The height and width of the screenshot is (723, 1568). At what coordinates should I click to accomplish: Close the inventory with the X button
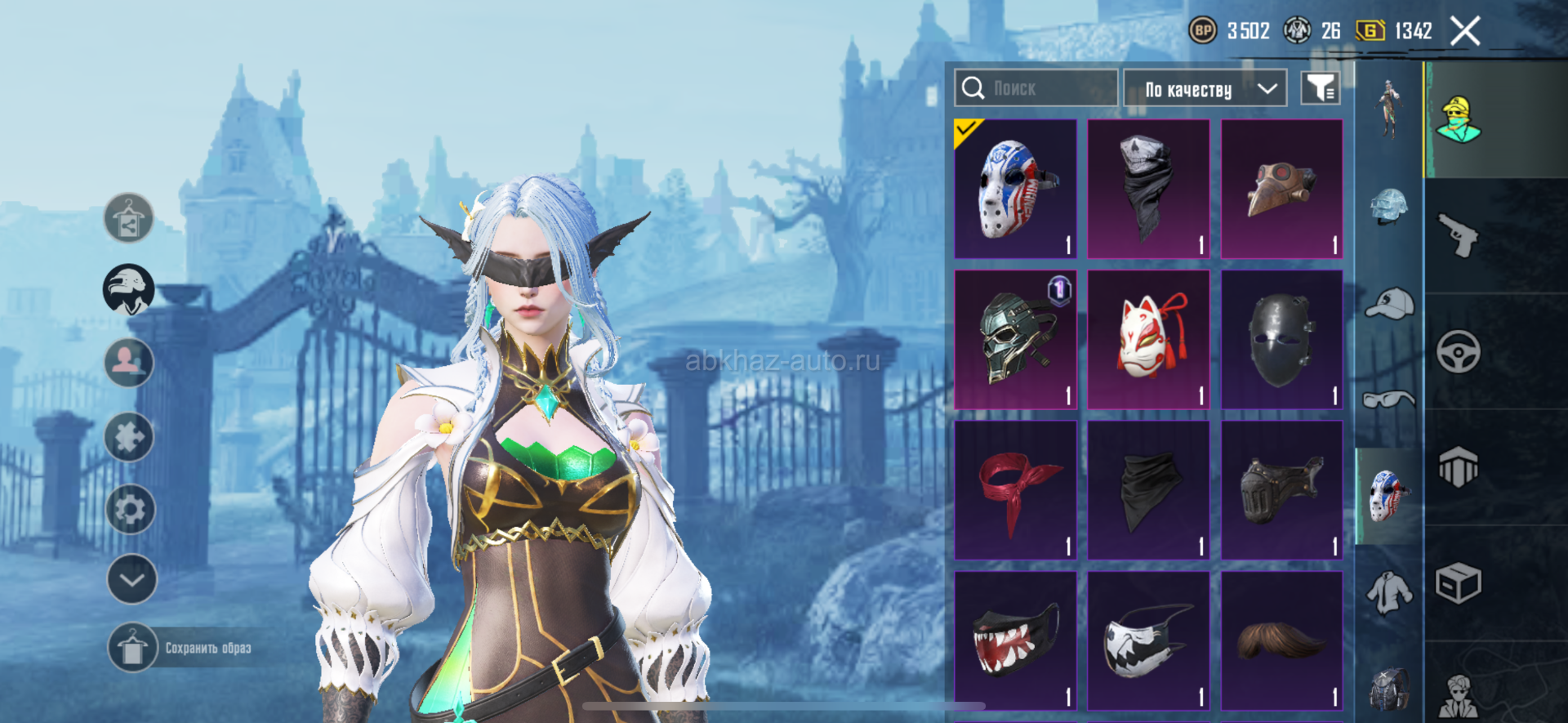[1465, 32]
